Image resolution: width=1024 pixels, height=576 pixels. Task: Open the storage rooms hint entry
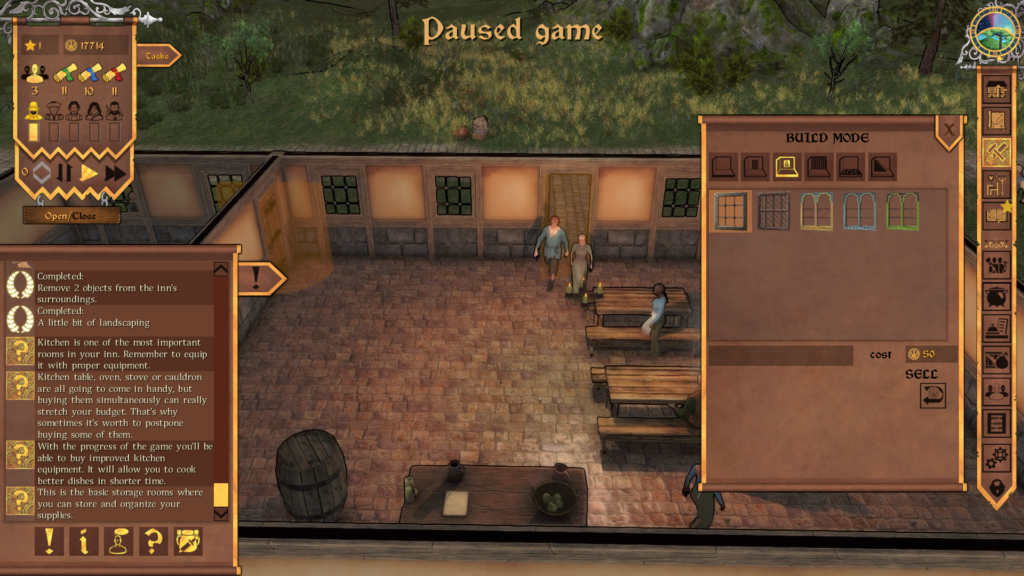(x=120, y=500)
